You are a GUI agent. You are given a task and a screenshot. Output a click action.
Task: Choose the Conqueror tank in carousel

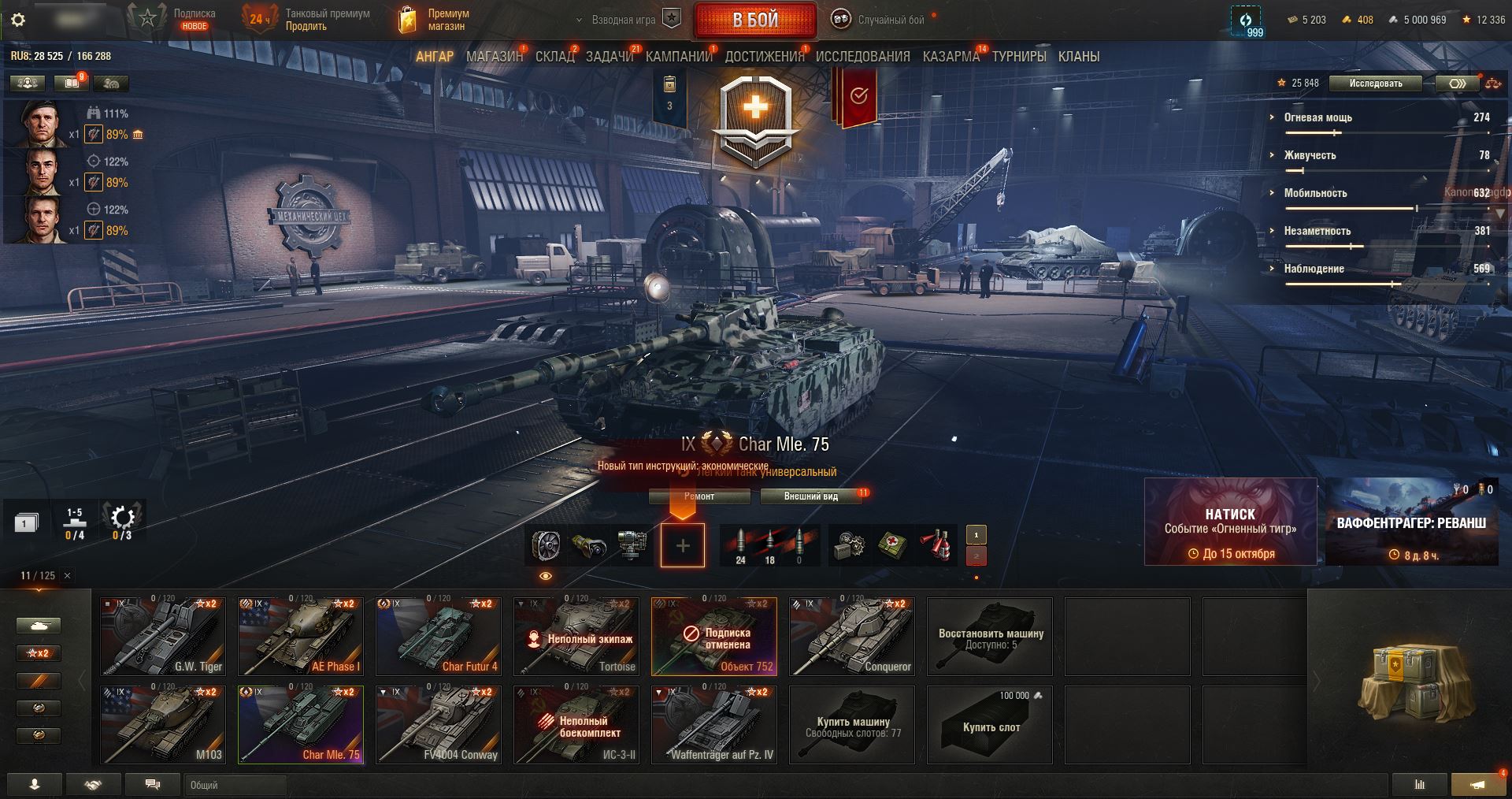pos(852,637)
